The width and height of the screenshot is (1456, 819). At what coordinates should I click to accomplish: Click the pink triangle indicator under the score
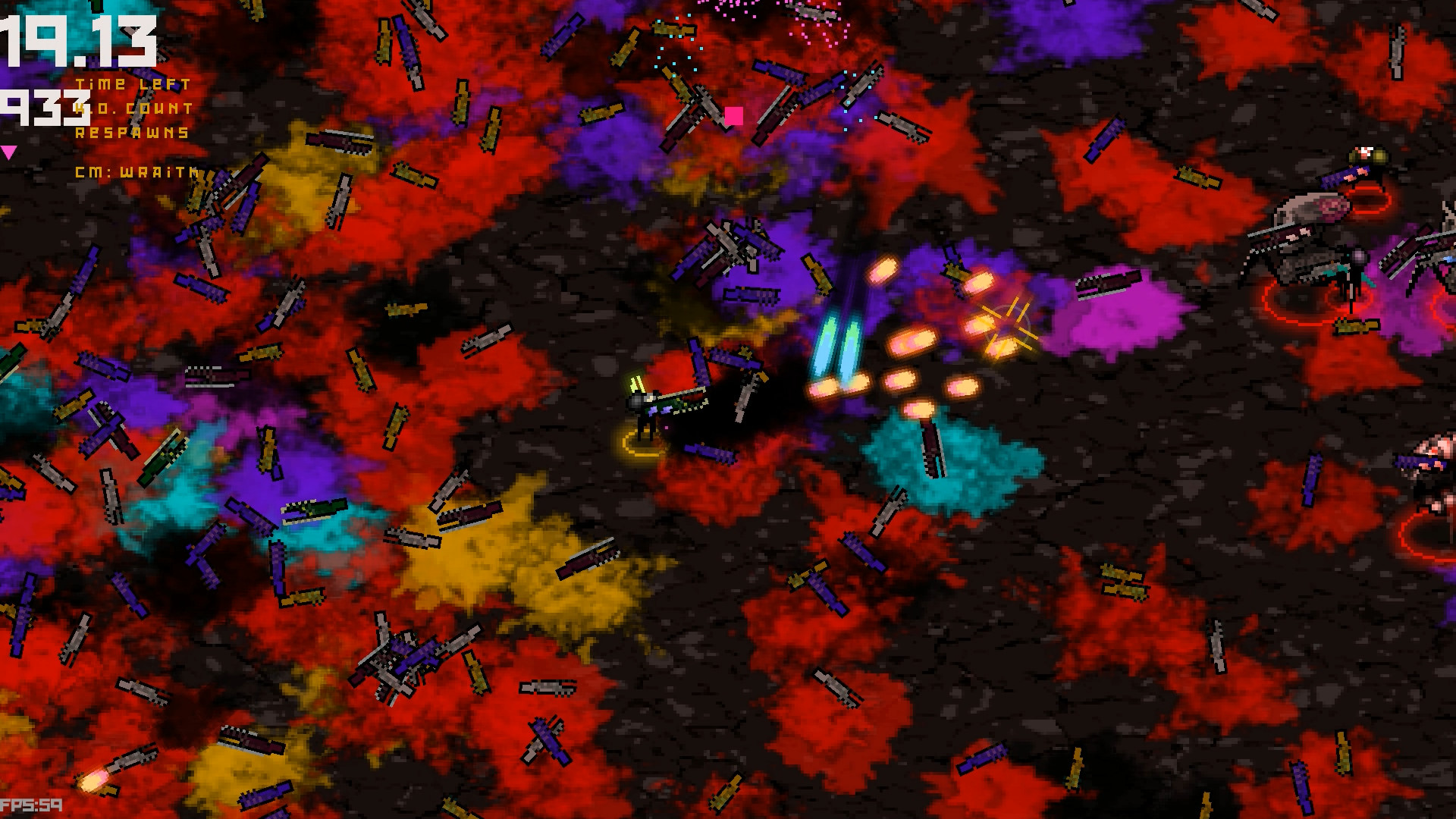tap(9, 152)
